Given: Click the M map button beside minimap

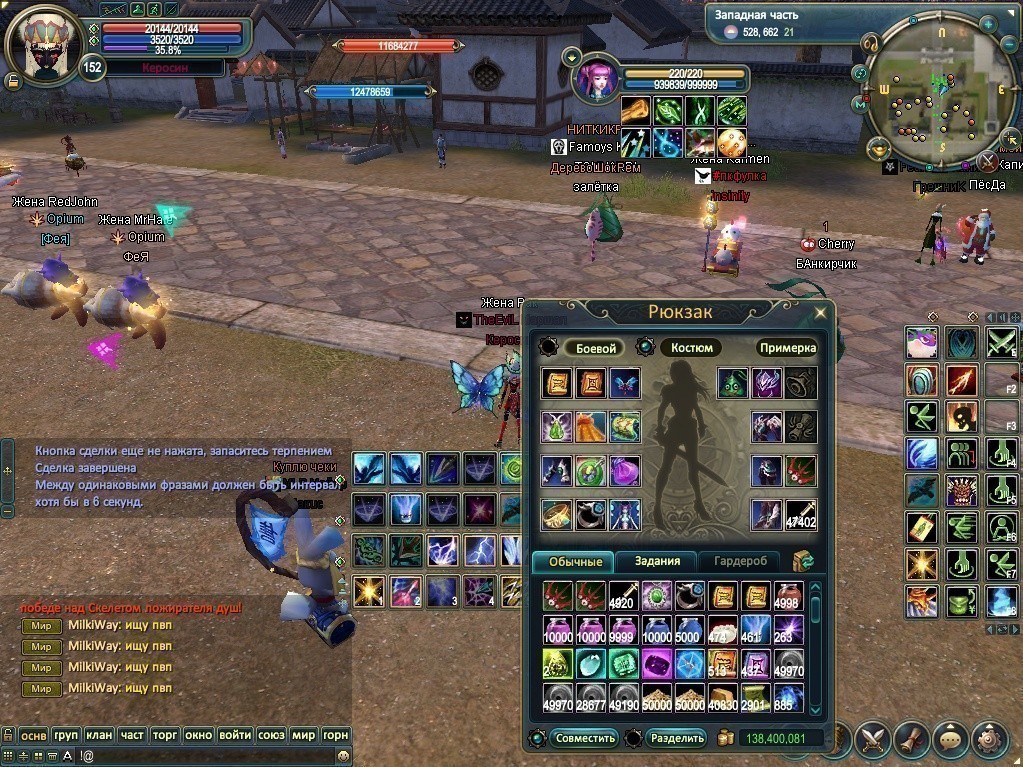Looking at the screenshot, I should click(x=859, y=103).
